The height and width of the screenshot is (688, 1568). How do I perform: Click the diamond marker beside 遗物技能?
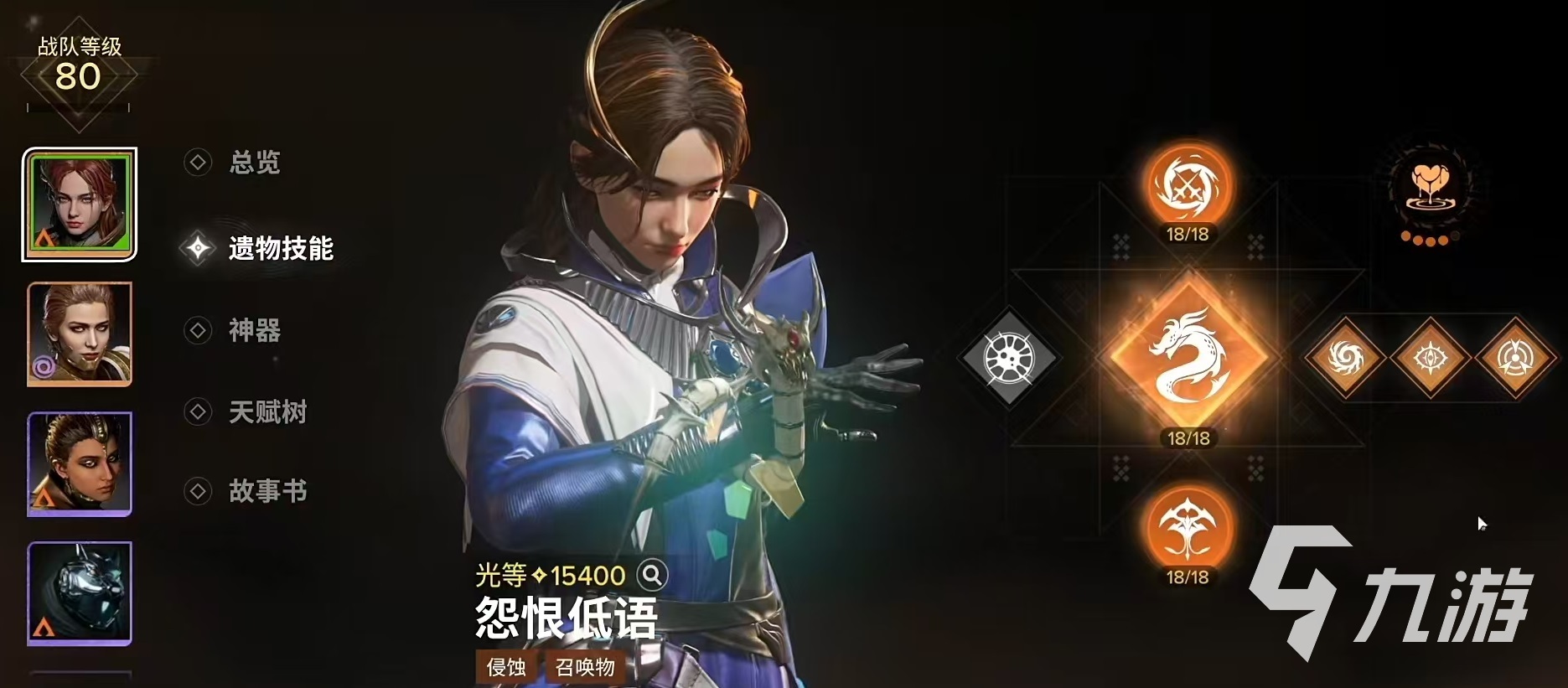pyautogui.click(x=198, y=247)
